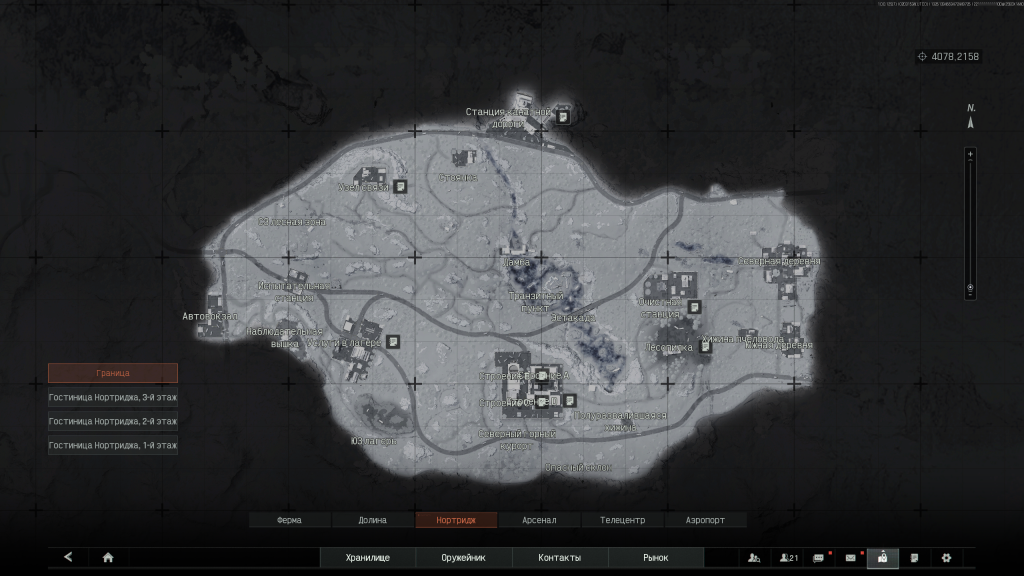1024x576 pixels.
Task: Click the back arrow button
Action: click(x=68, y=557)
